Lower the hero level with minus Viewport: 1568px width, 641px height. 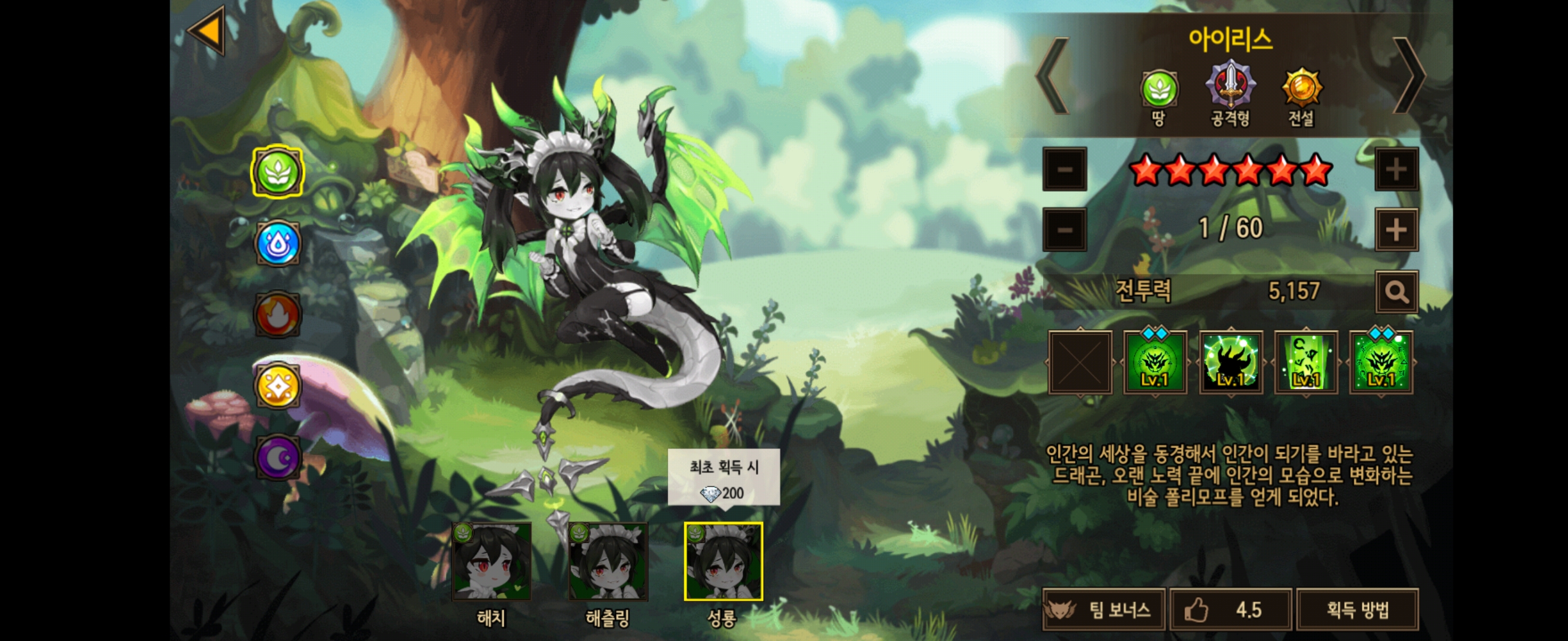point(1064,230)
